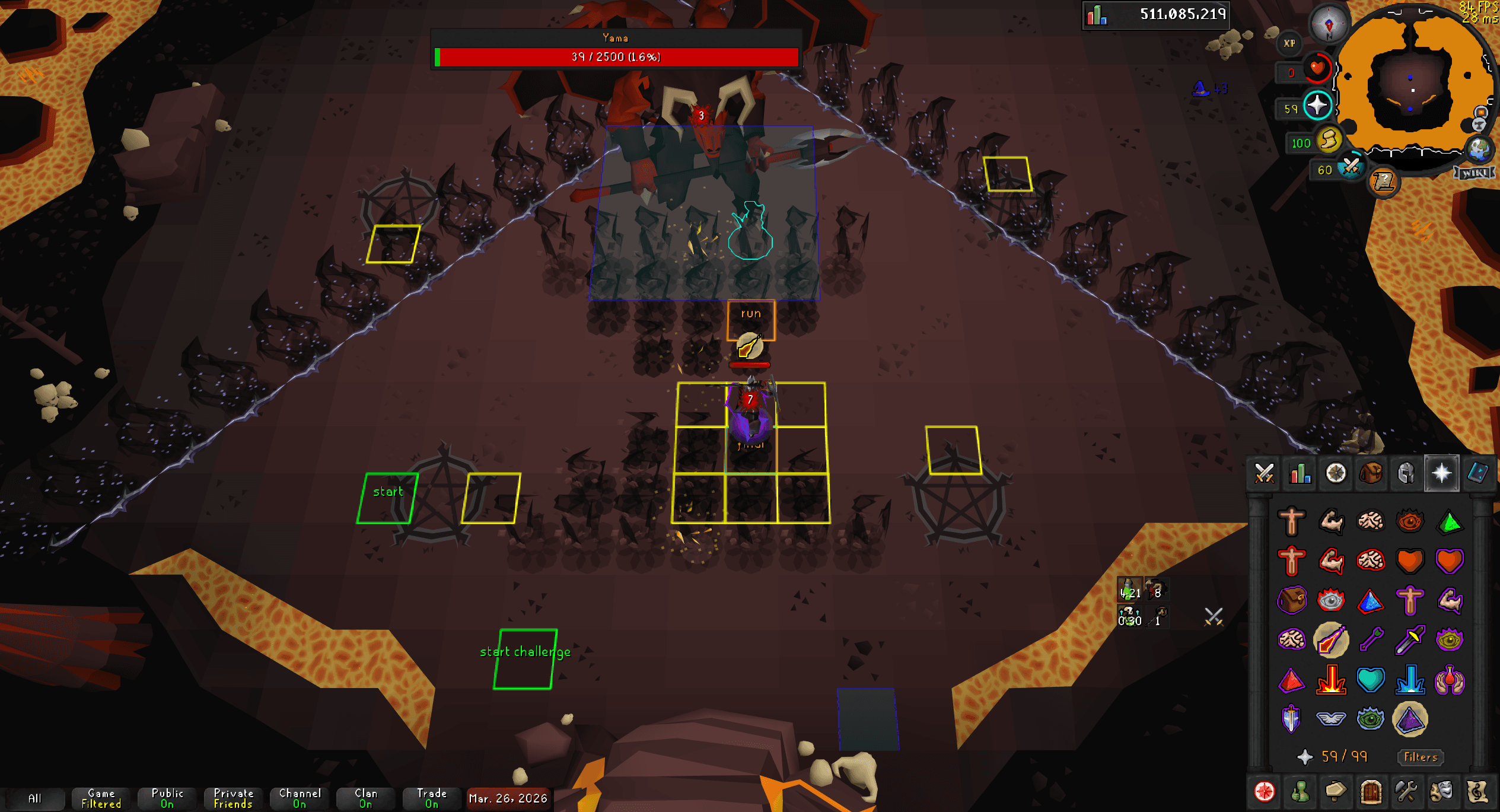The height and width of the screenshot is (812, 1500).
Task: Click Yama's health bar
Action: click(617, 57)
